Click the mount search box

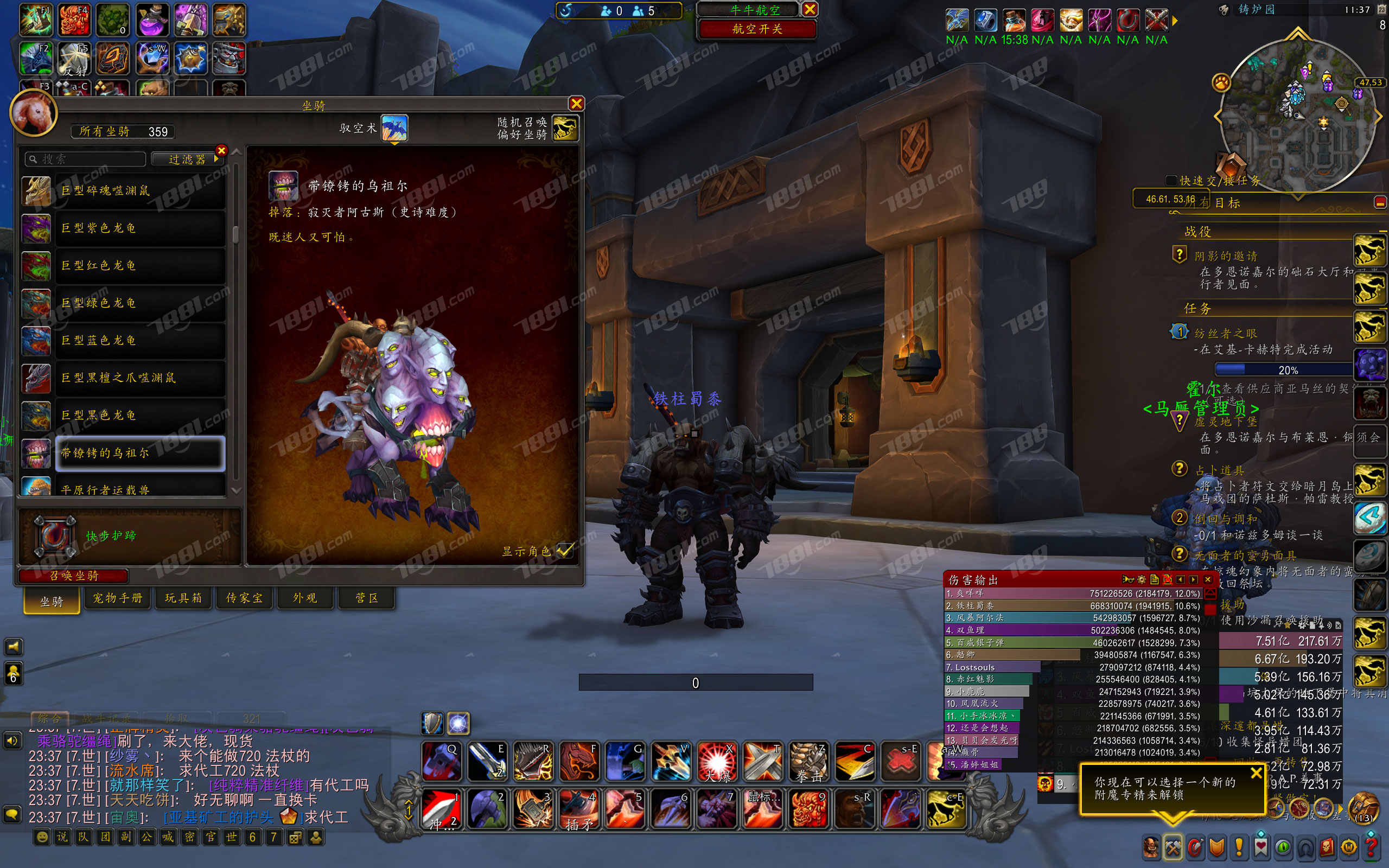pos(86,159)
